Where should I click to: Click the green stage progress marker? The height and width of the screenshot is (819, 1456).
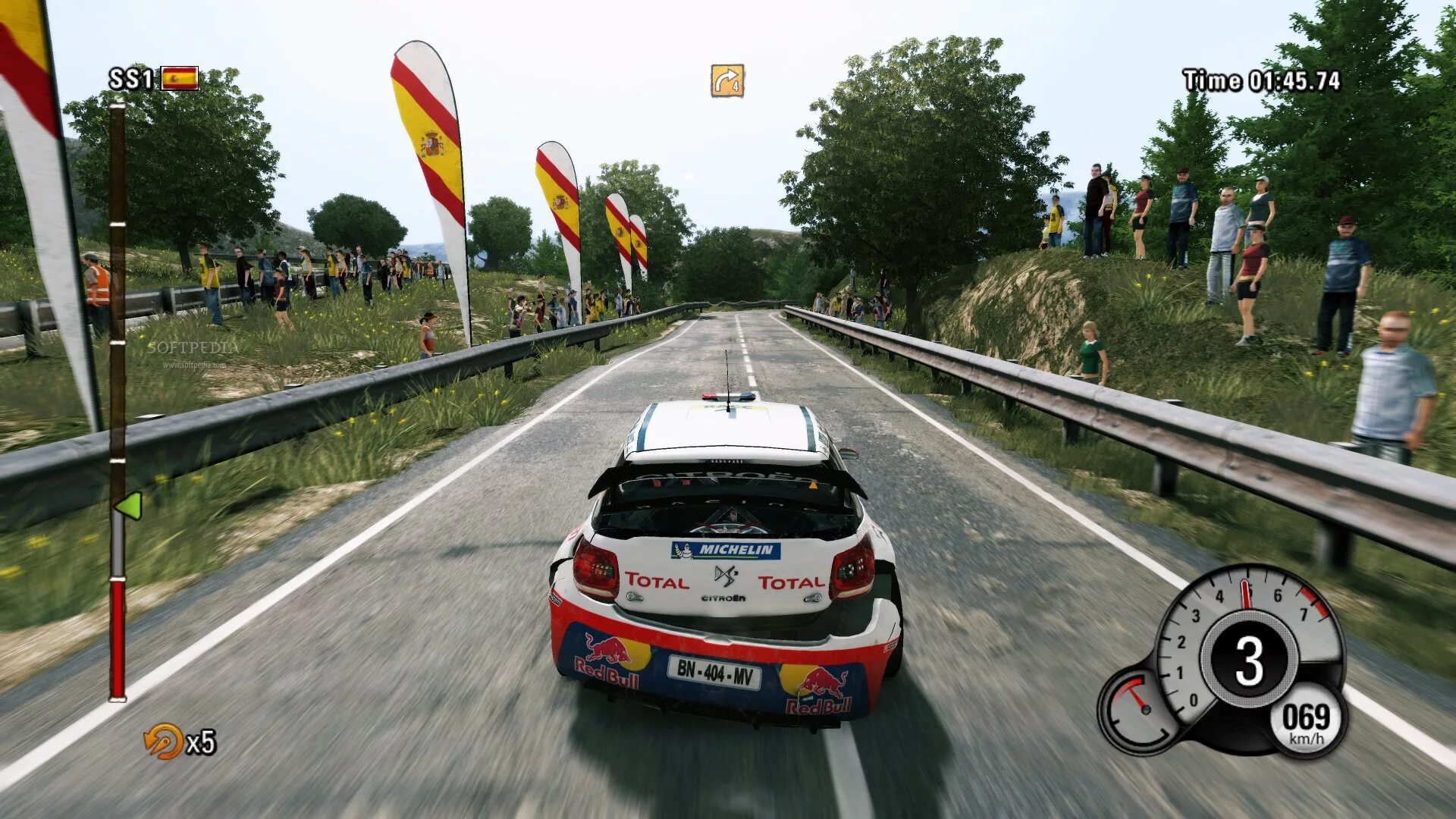coord(128,506)
